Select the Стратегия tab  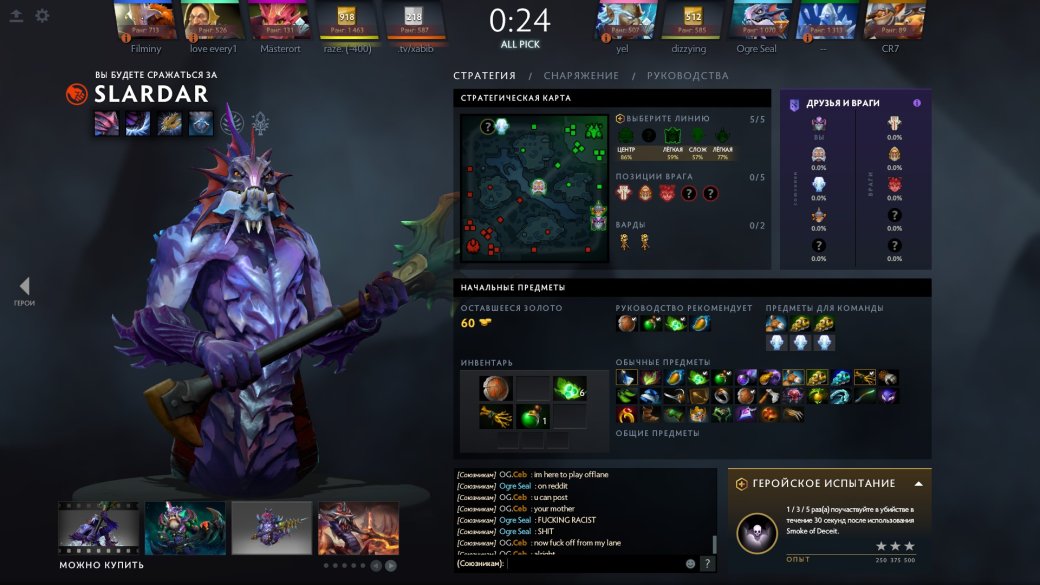point(484,76)
